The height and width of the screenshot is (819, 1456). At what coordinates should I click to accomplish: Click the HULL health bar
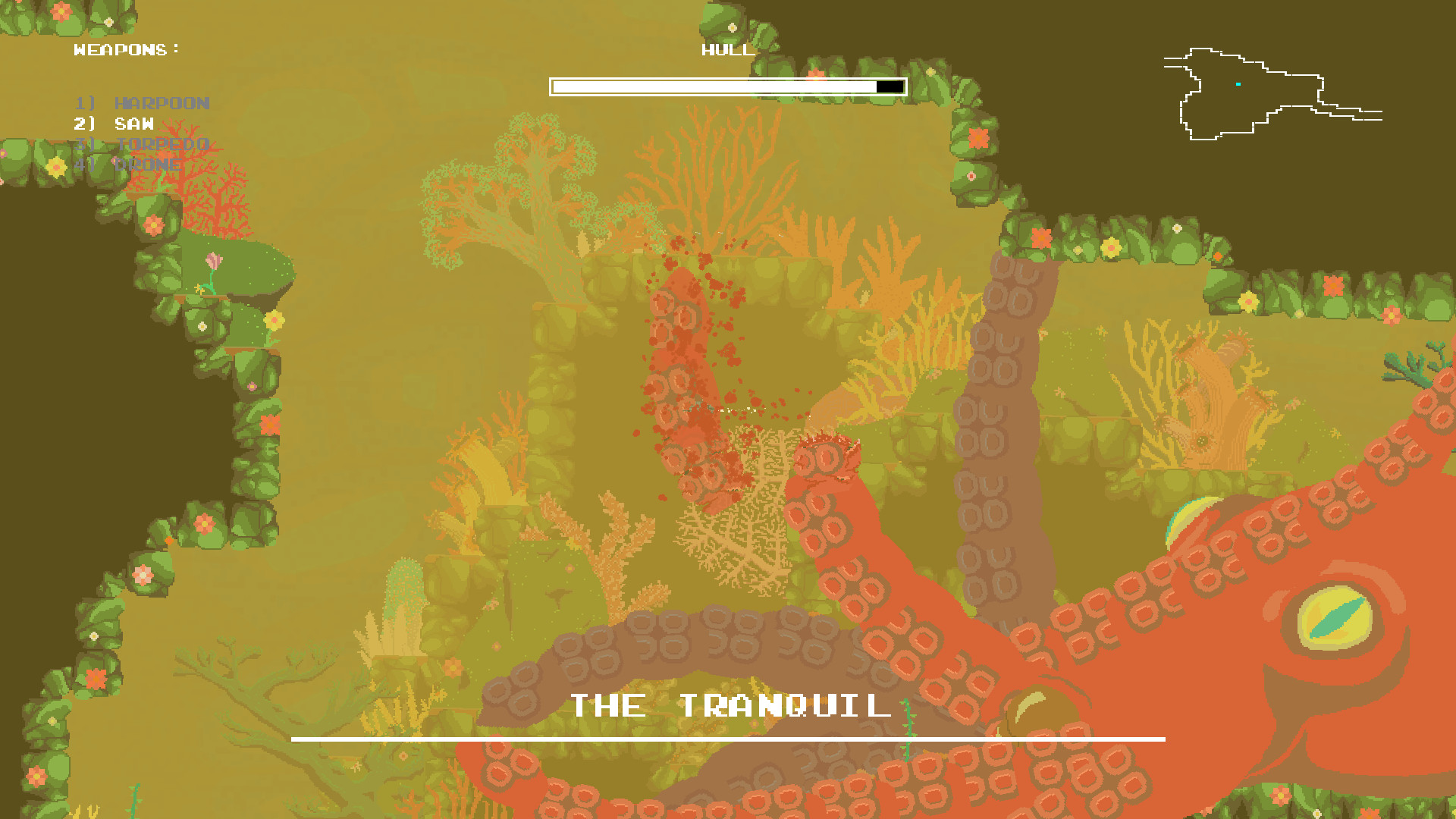[728, 86]
